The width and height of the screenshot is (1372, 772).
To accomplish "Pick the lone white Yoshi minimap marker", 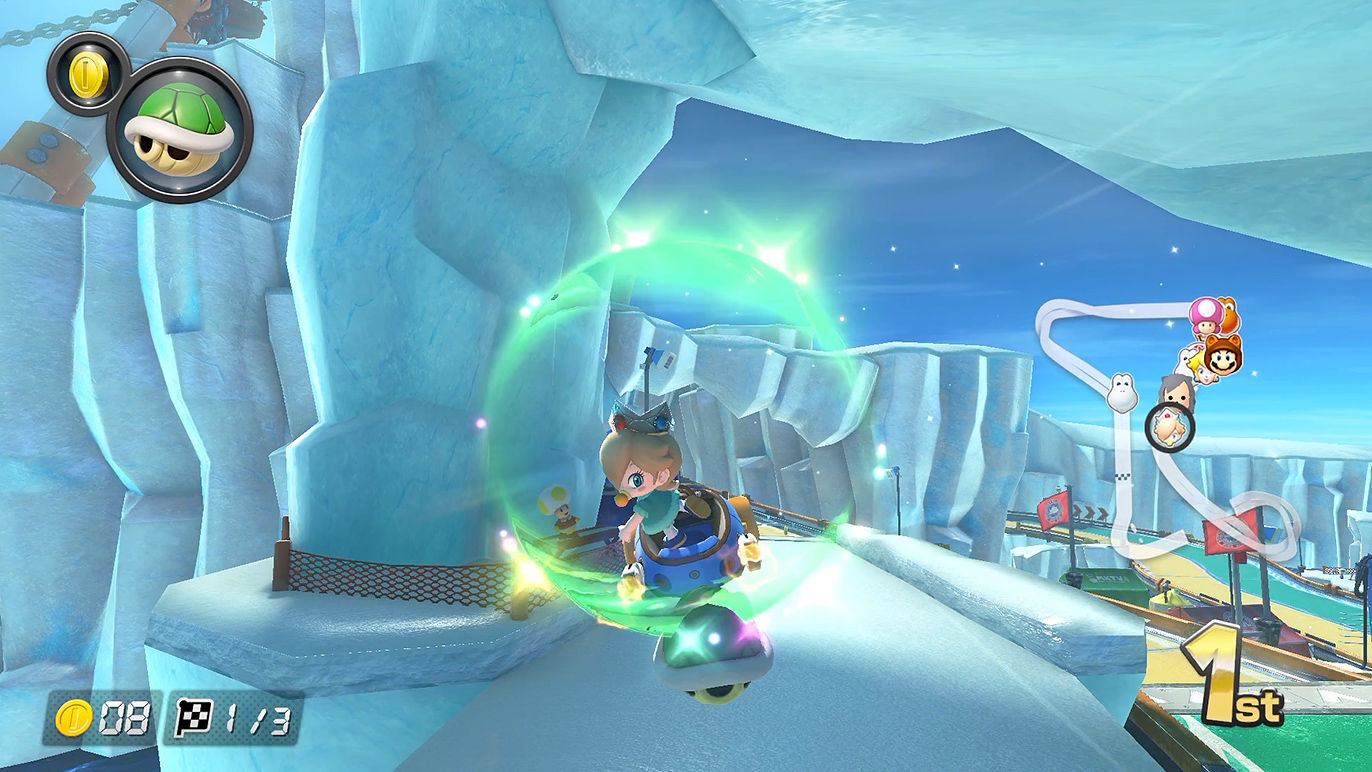I will (x=1122, y=392).
